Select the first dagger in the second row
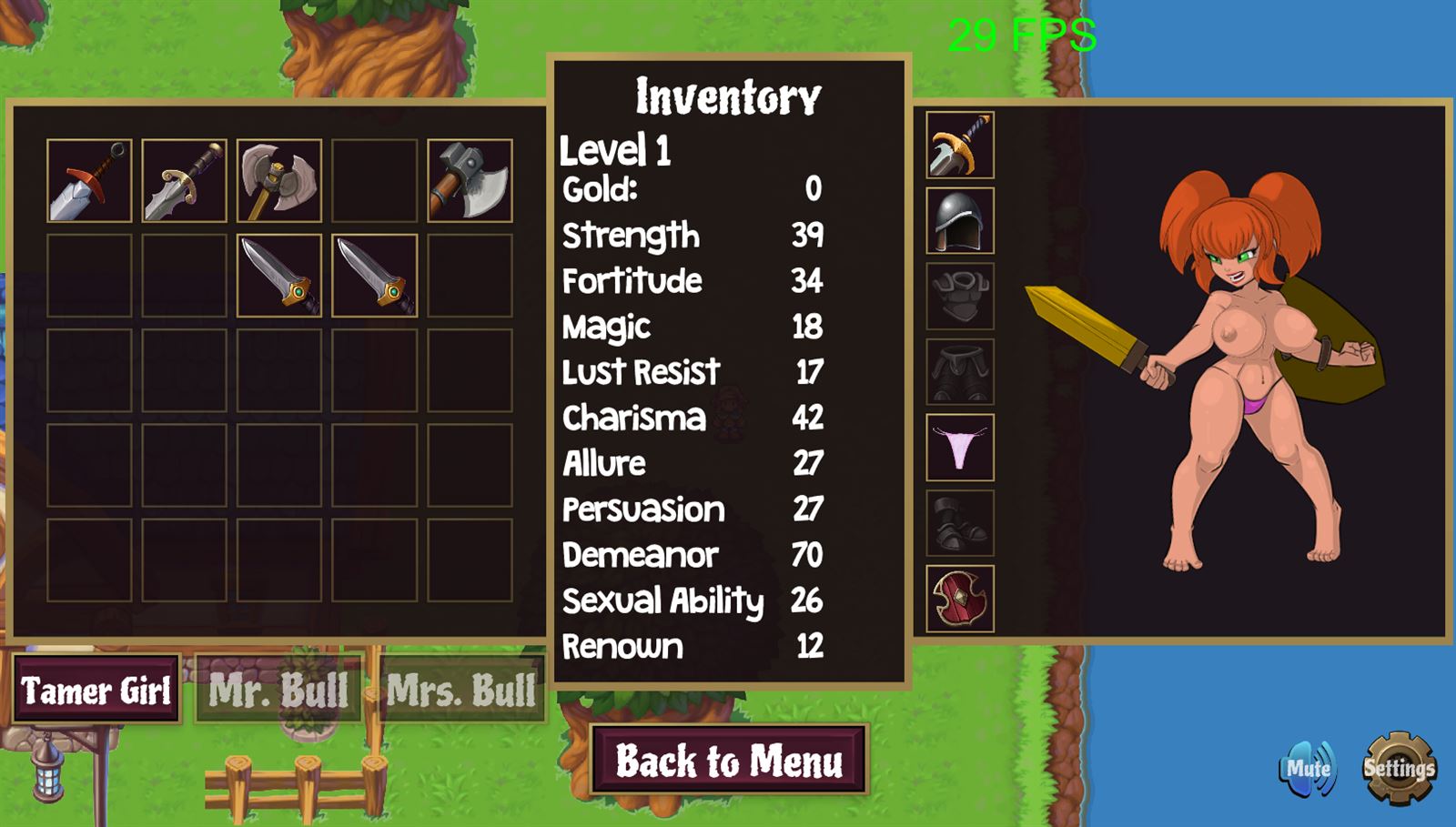The width and height of the screenshot is (1456, 827). (x=278, y=277)
